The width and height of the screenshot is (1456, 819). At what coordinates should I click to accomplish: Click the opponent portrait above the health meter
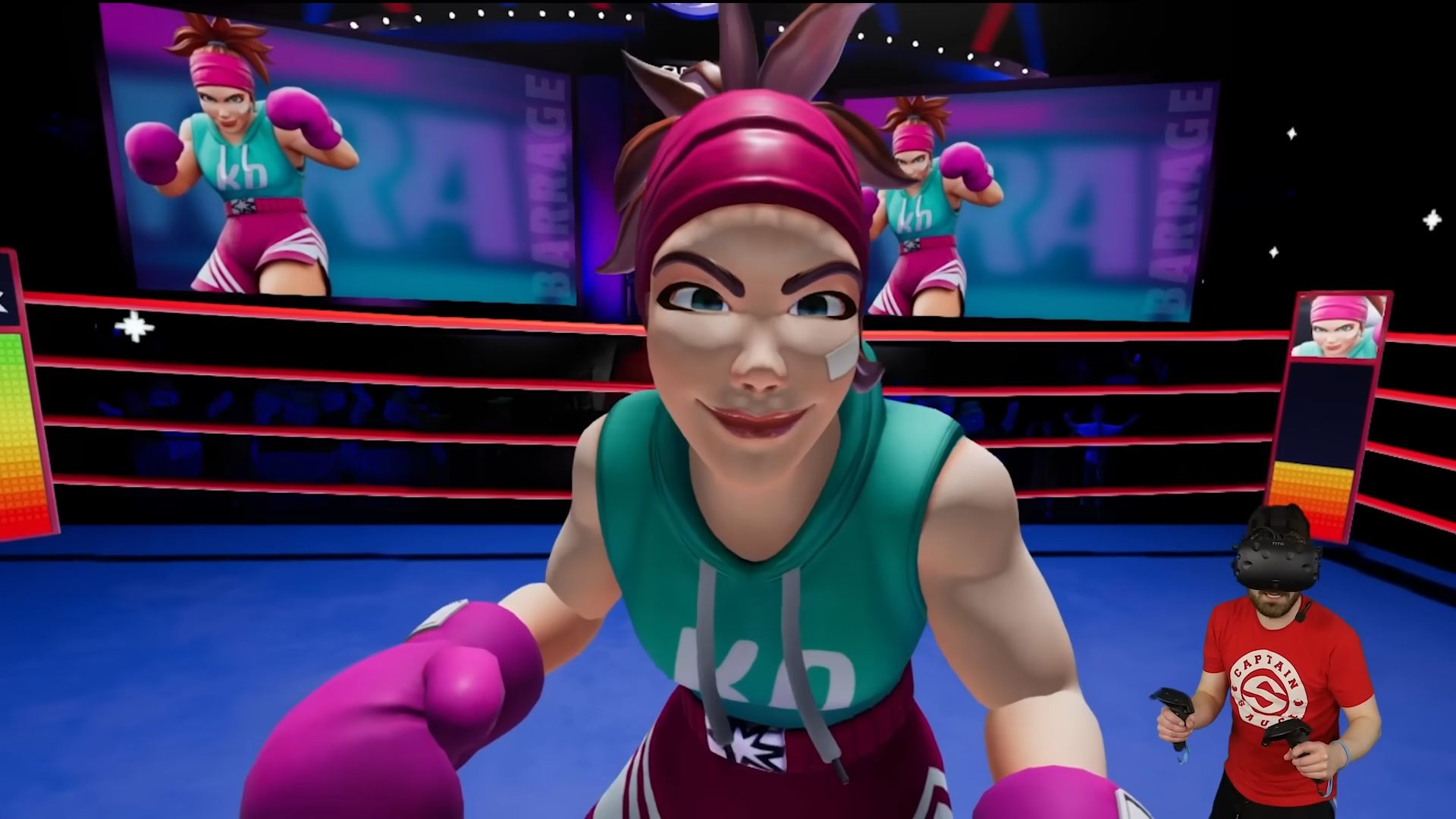point(1338,326)
